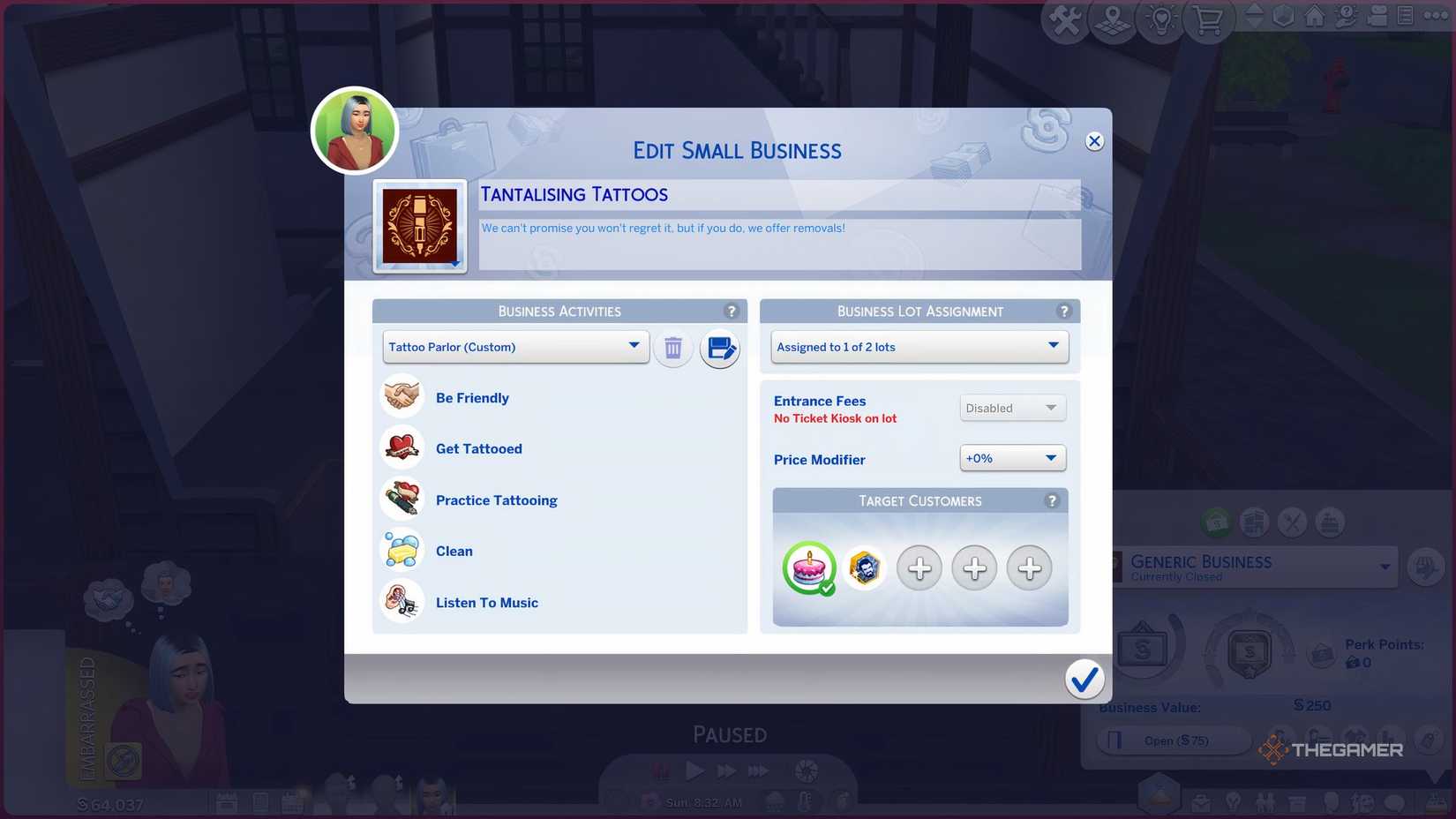Expand the Assigned to 1 of 2 lots dropdown
Viewport: 1456px width, 819px height.
pyautogui.click(x=919, y=347)
